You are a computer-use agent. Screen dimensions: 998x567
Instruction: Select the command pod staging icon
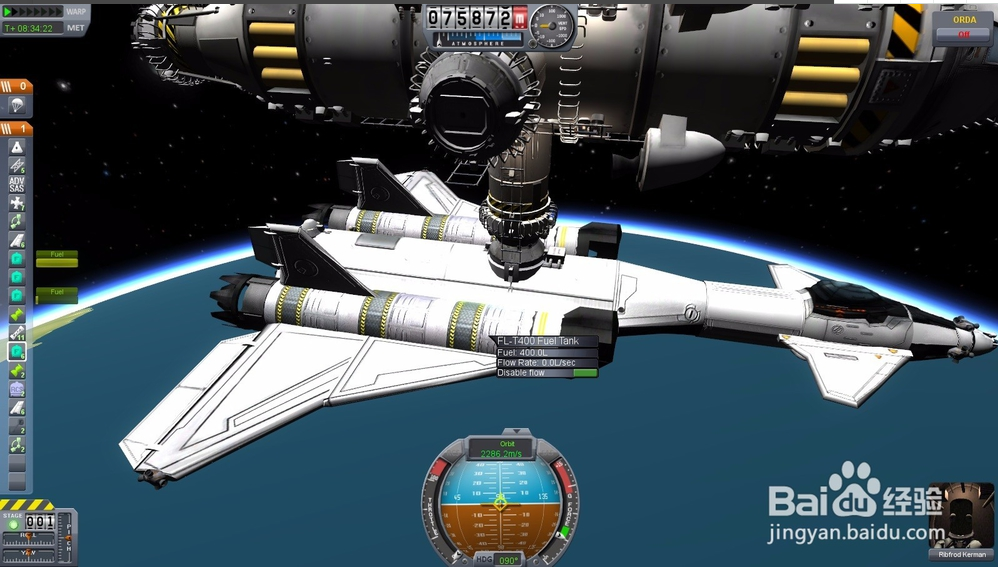[17, 146]
